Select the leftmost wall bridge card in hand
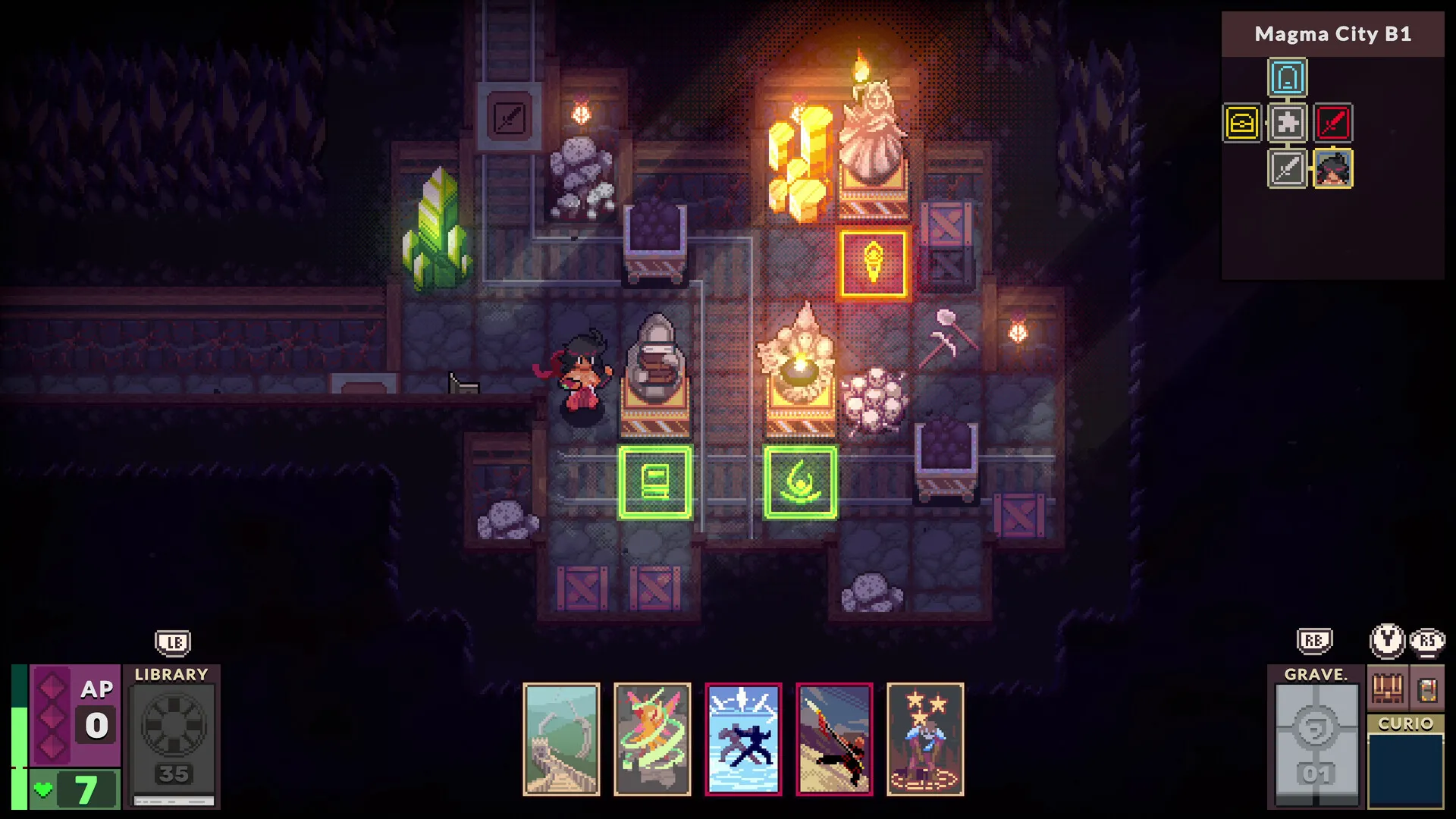The height and width of the screenshot is (819, 1456). click(x=561, y=739)
